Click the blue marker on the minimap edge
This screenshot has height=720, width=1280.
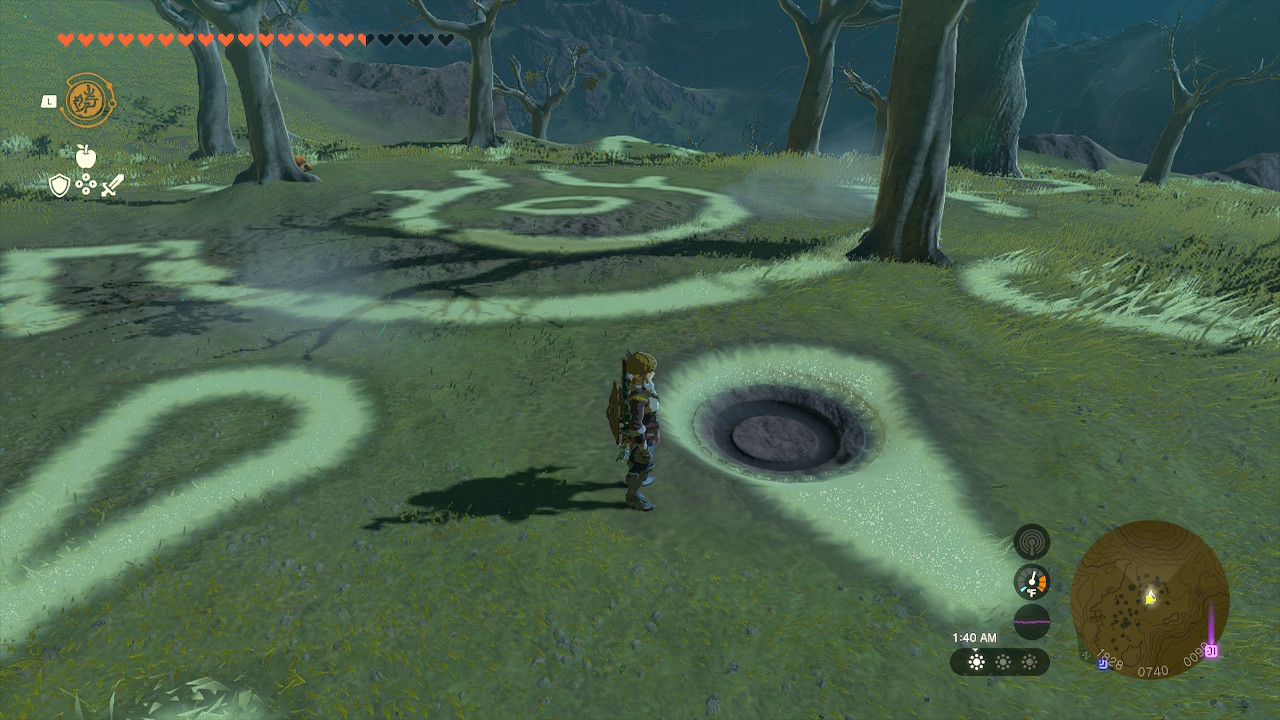click(x=1103, y=663)
